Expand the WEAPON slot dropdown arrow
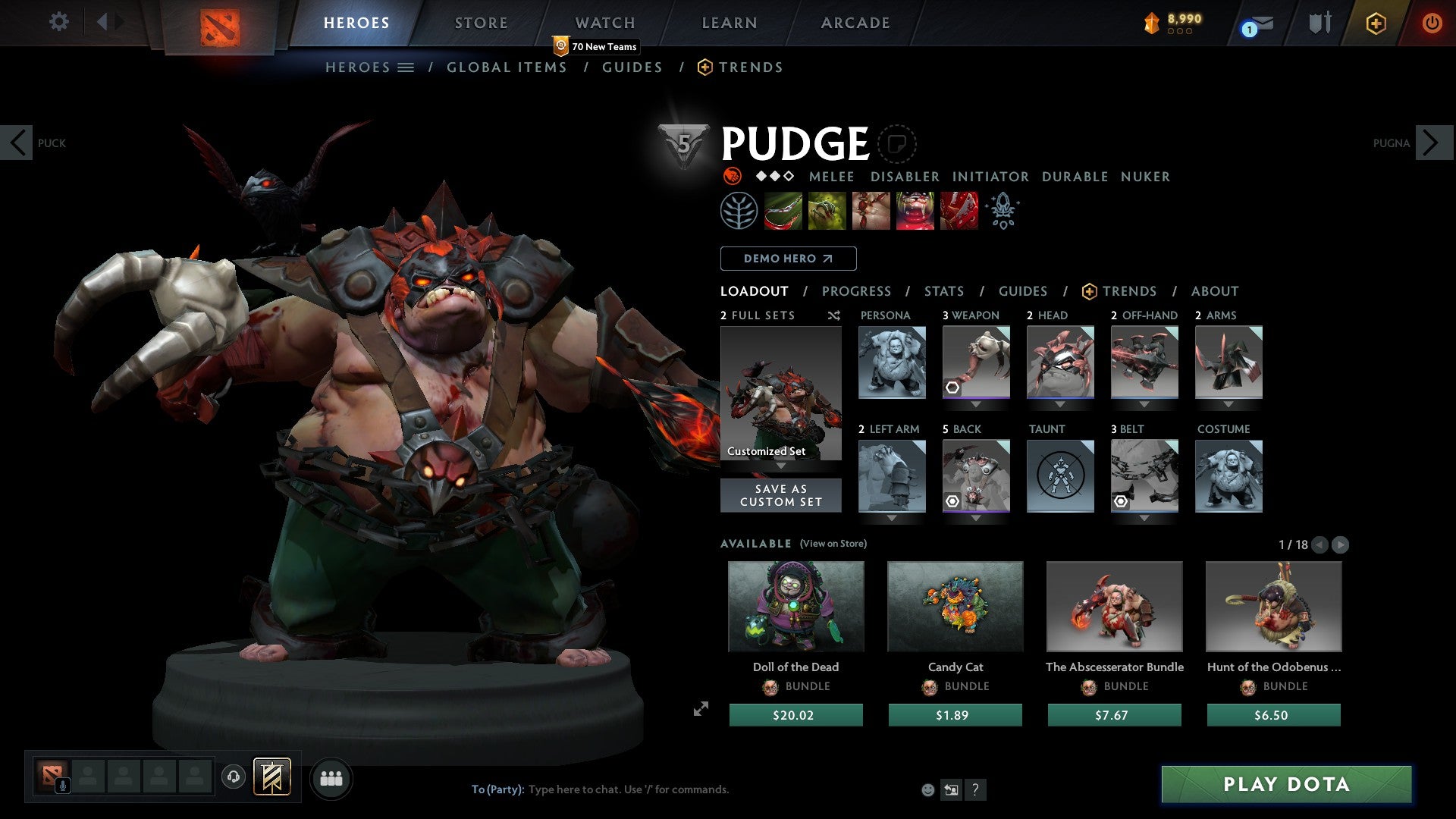This screenshot has height=819, width=1456. [976, 404]
